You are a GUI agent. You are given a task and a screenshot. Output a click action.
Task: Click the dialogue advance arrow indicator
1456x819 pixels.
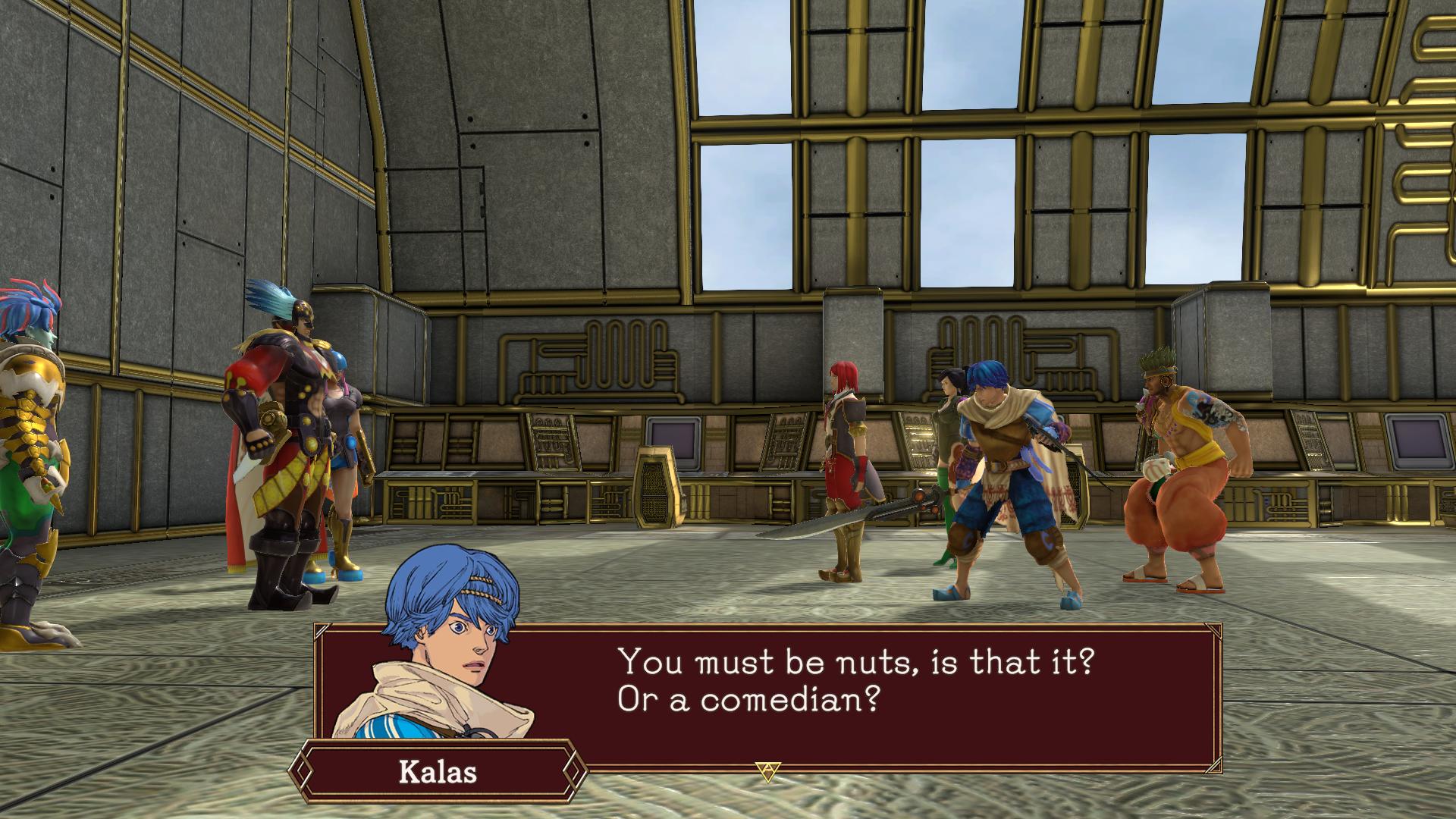click(767, 771)
